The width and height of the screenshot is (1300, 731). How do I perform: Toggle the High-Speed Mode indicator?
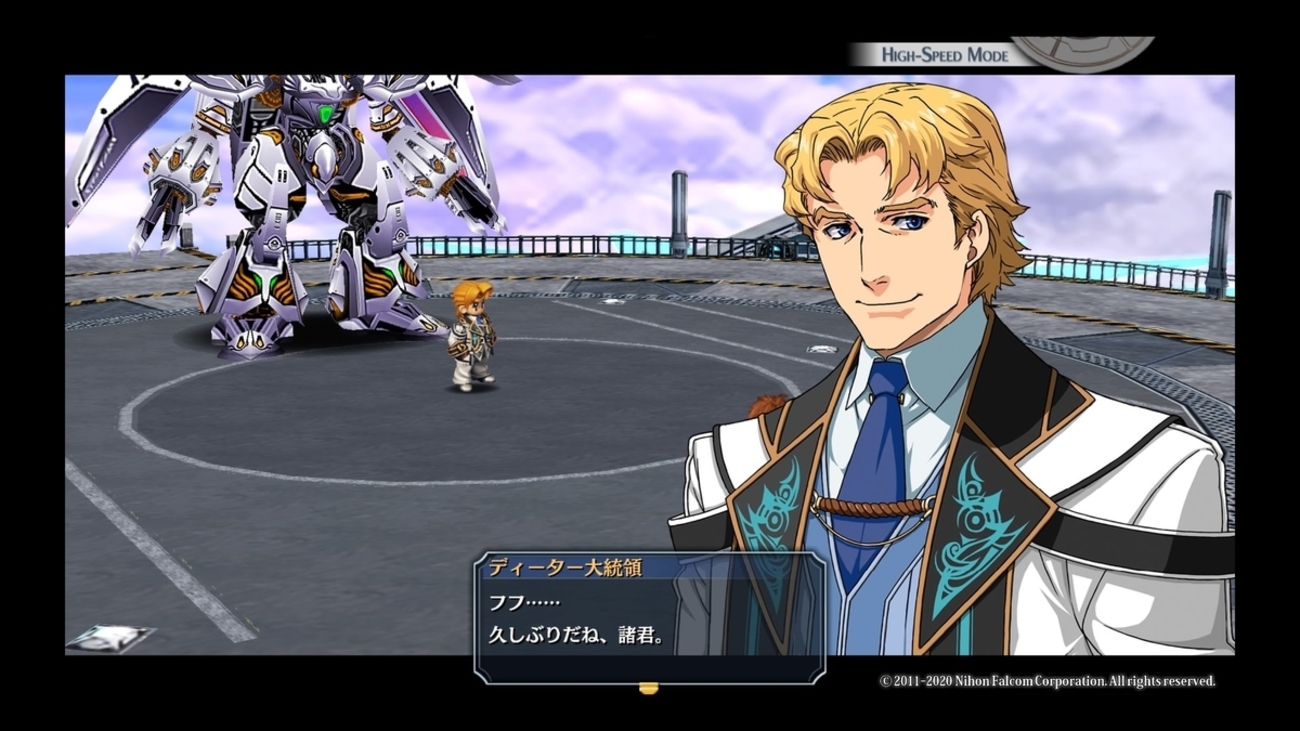point(945,55)
